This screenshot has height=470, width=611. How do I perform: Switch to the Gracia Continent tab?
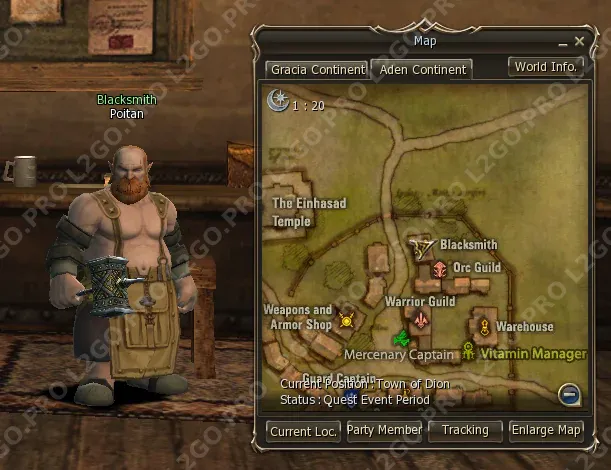(316, 70)
